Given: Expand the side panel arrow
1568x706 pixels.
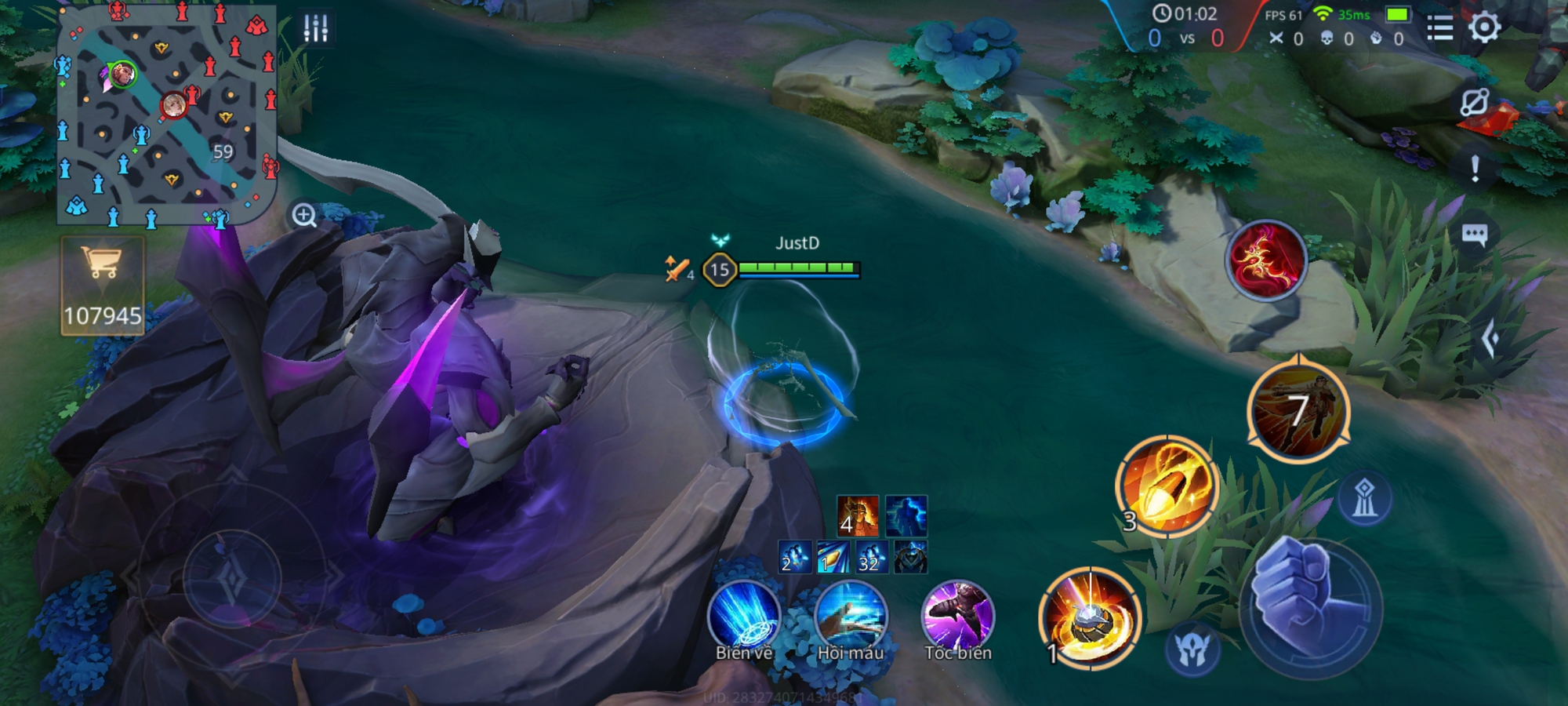Looking at the screenshot, I should [x=1490, y=340].
